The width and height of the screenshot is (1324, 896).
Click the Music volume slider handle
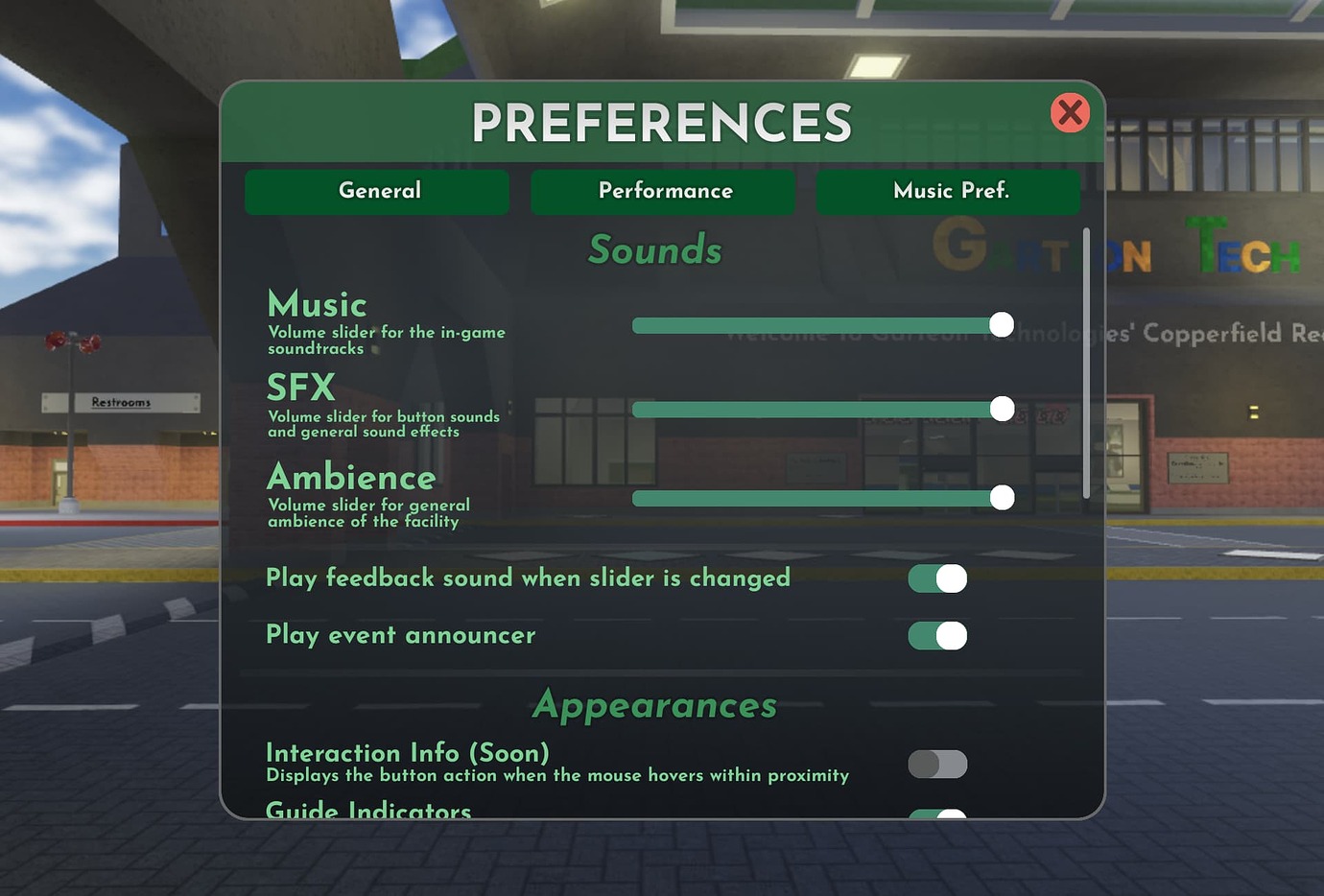pos(1002,325)
